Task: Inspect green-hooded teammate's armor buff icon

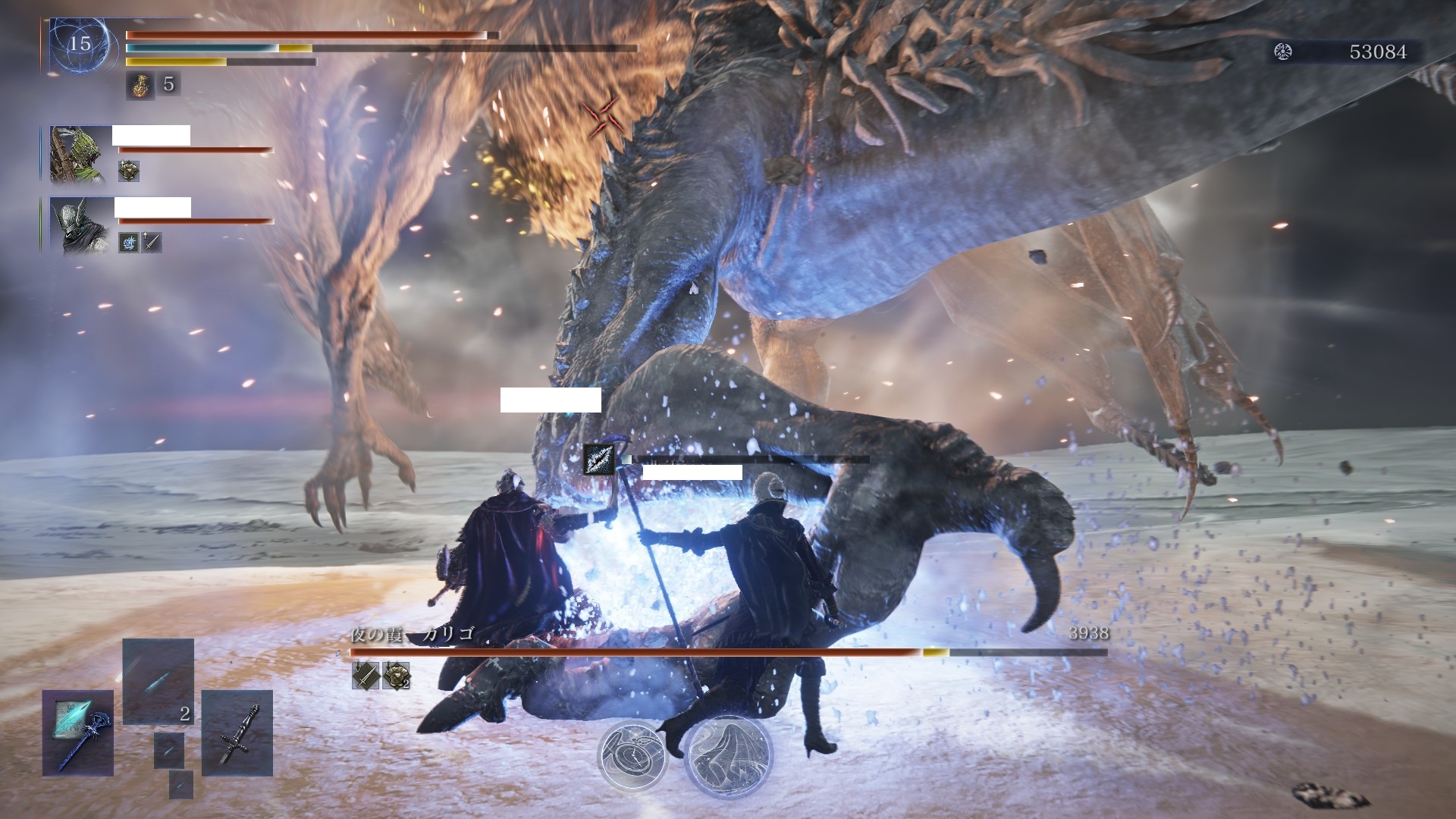Action: (129, 171)
